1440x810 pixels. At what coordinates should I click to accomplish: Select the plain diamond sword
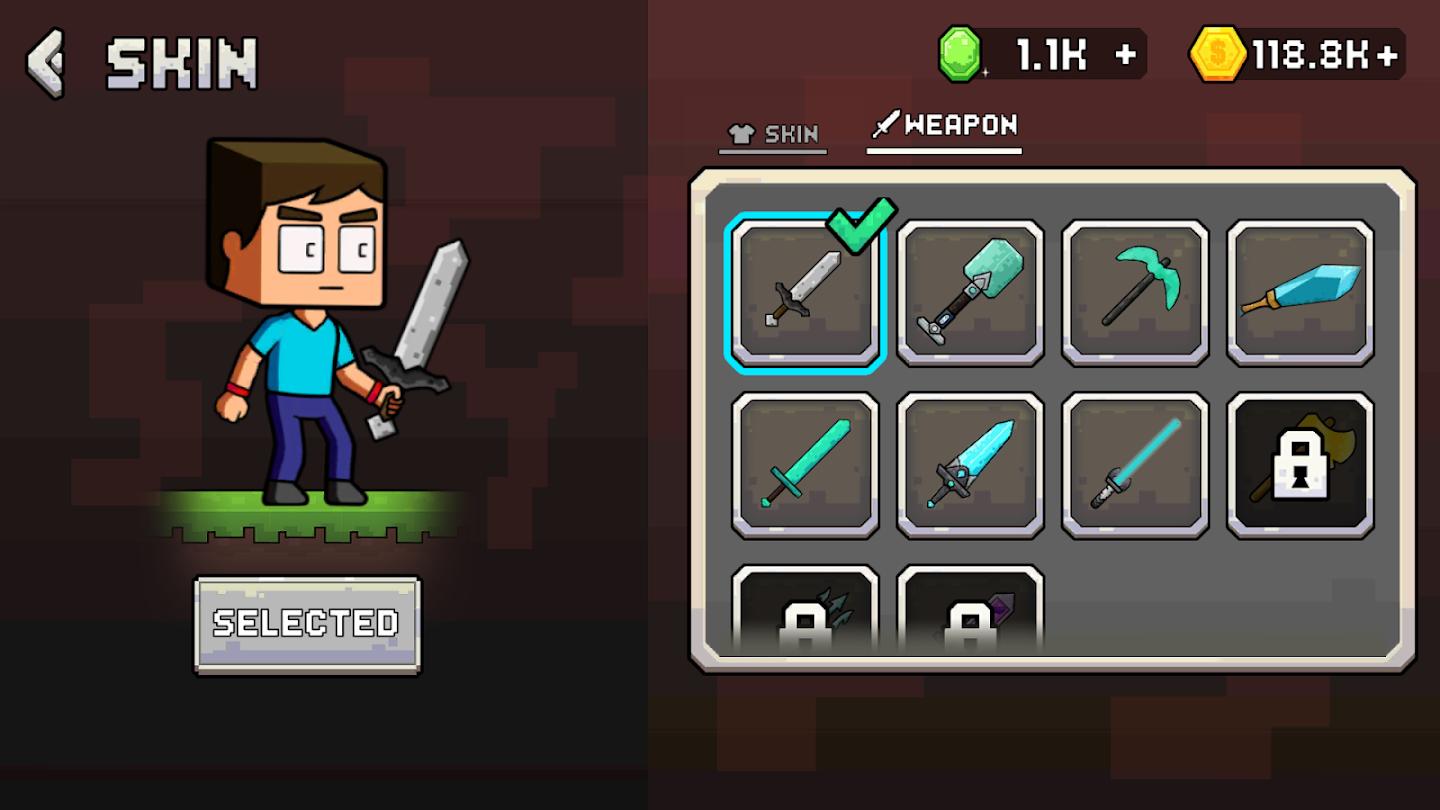[x=804, y=465]
